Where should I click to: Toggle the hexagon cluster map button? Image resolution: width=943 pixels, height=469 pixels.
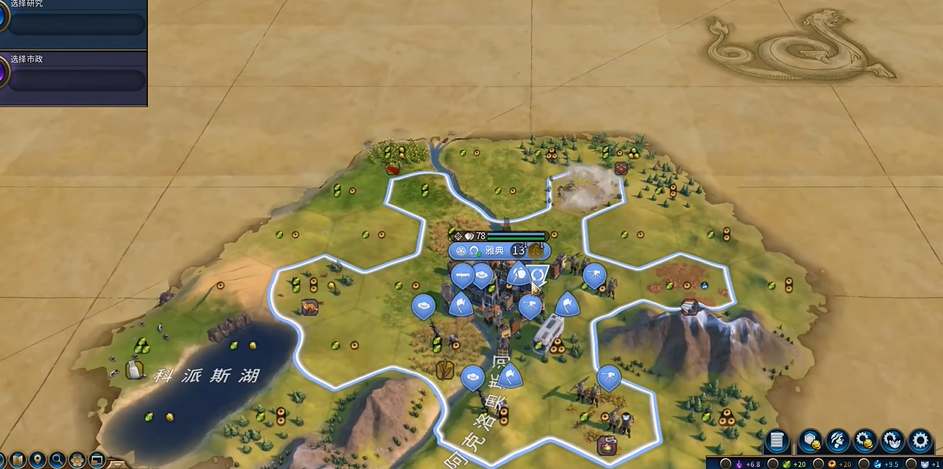(78, 461)
